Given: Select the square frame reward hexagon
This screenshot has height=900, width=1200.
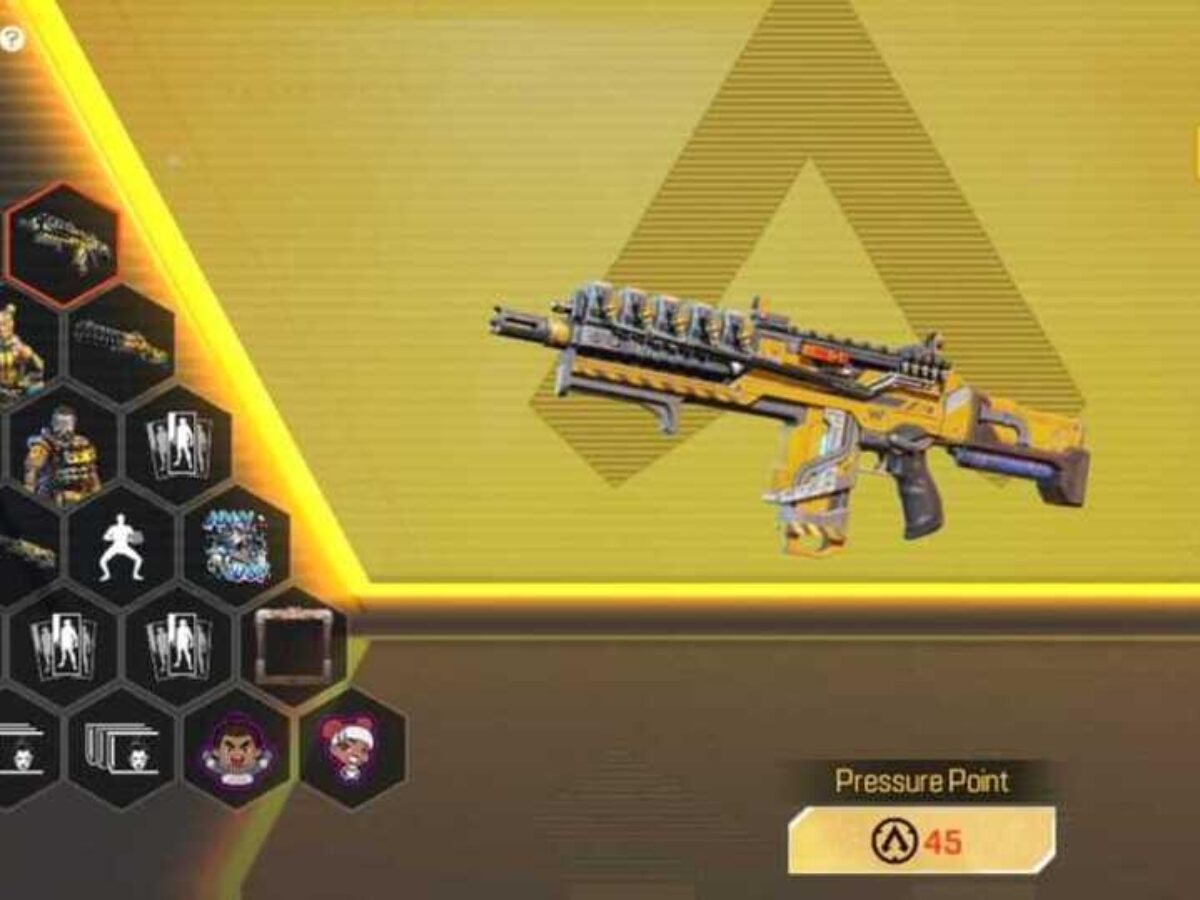Looking at the screenshot, I should click(293, 645).
